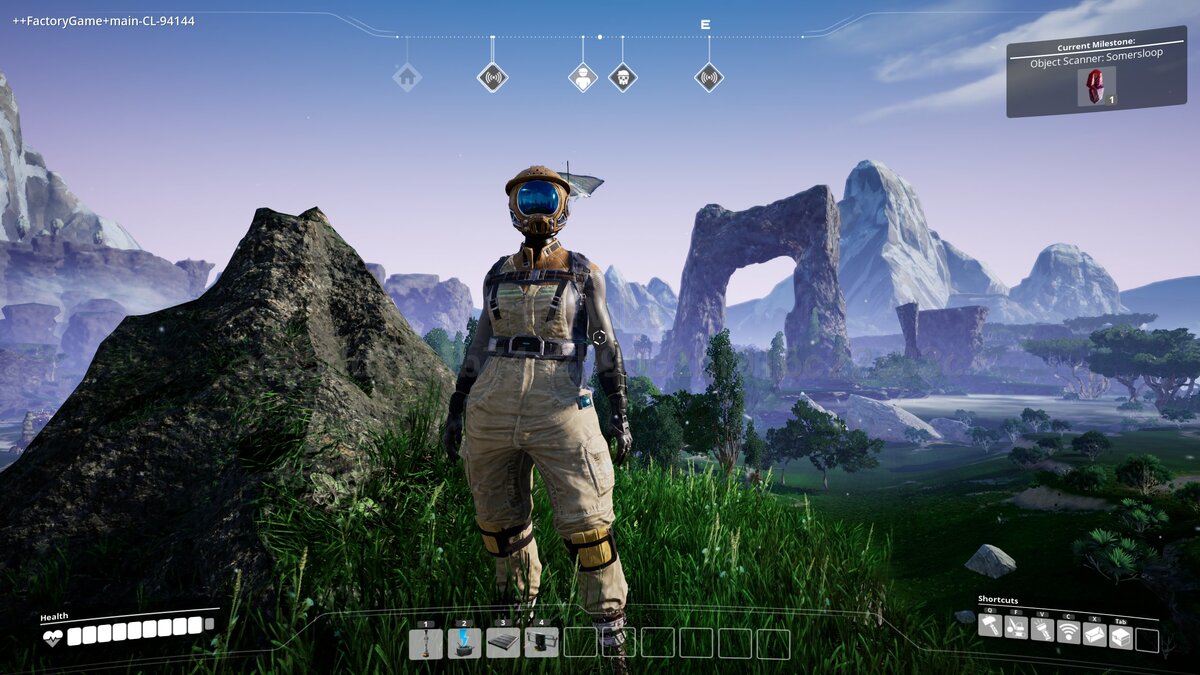Viewport: 1200px width, 675px height.
Task: Select the machine building in hotbar slot 4
Action: point(541,643)
